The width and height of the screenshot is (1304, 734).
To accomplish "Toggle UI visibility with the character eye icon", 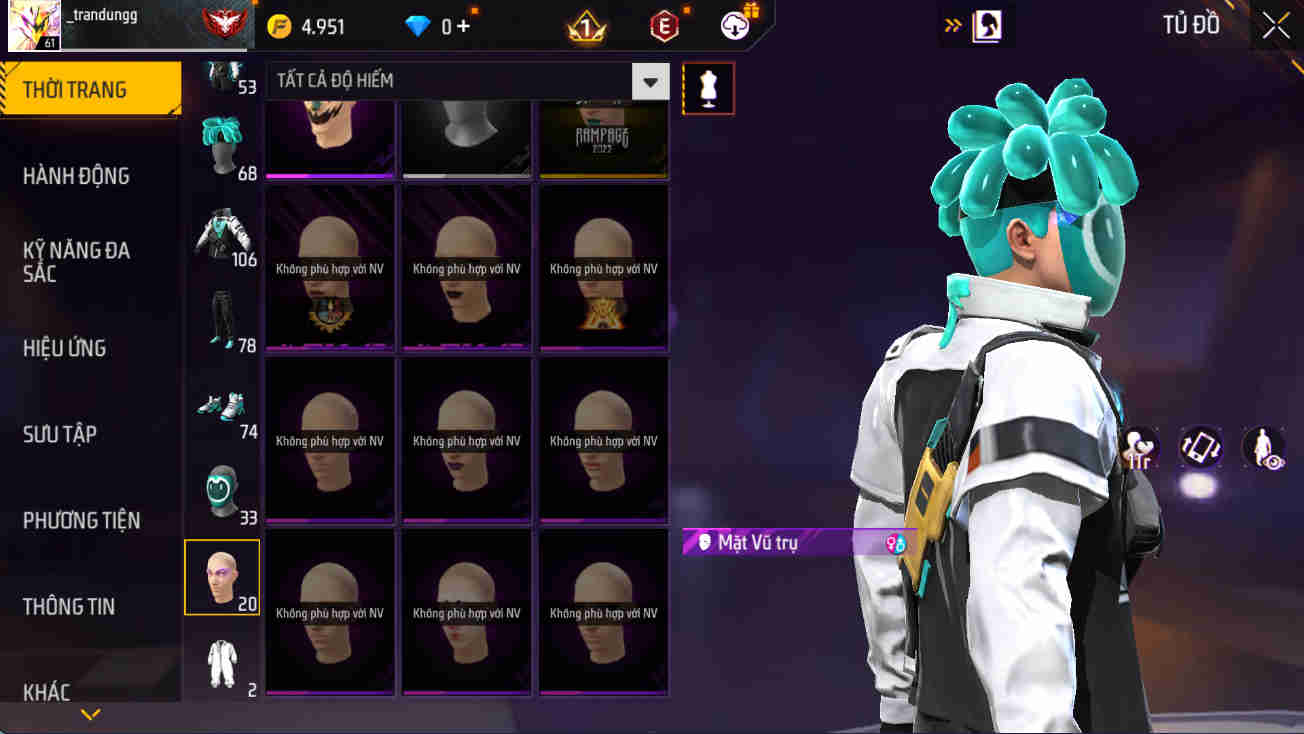I will coord(1261,448).
